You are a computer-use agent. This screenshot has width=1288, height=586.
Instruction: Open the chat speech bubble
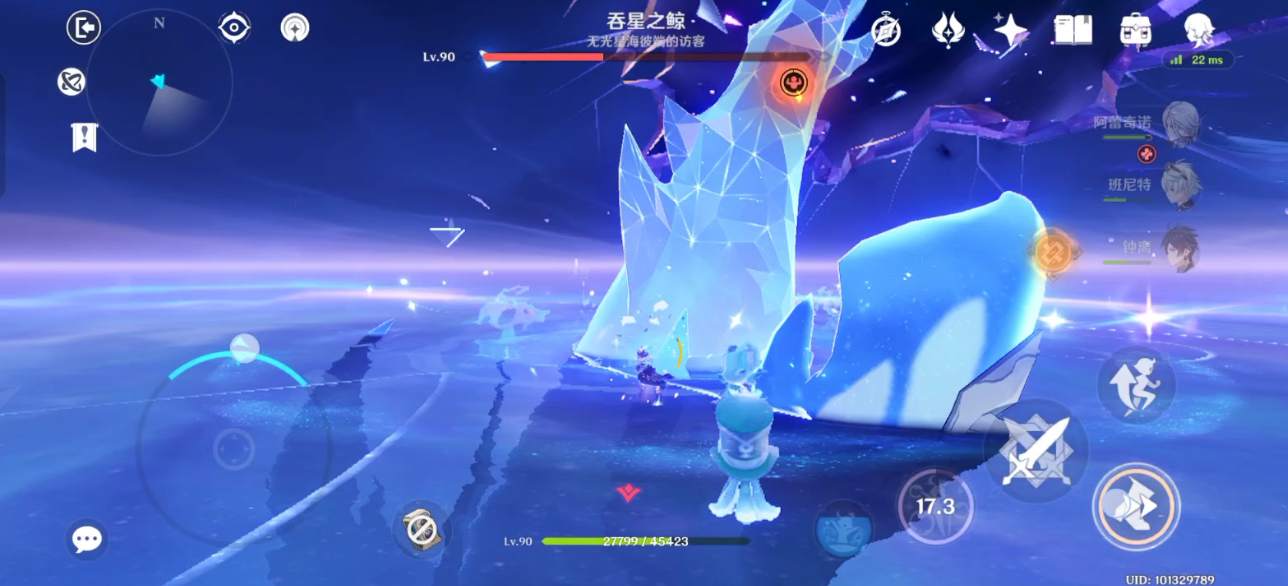point(87,540)
